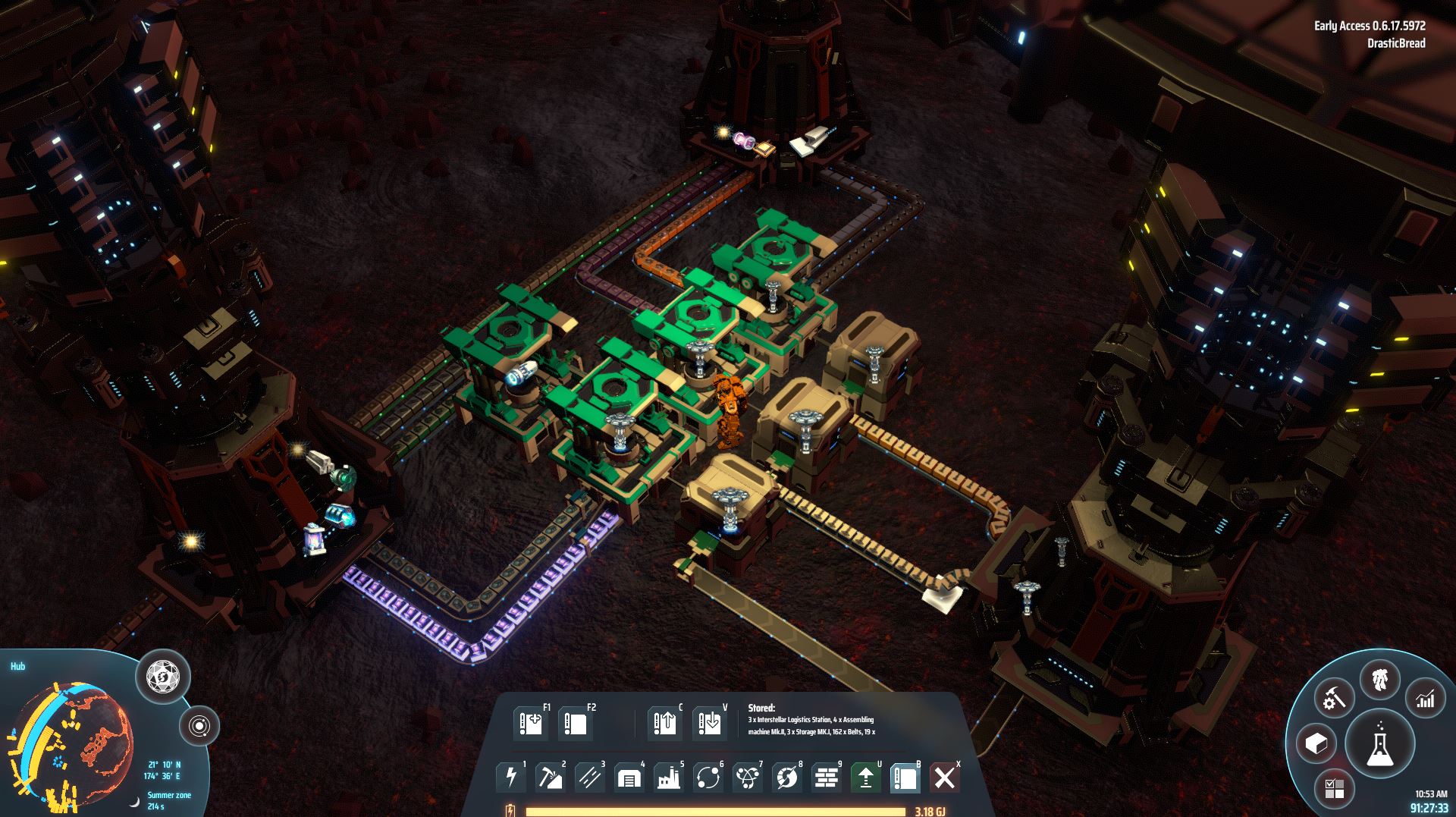Open the blueprint library book icon
1456x817 pixels.
(x=575, y=724)
